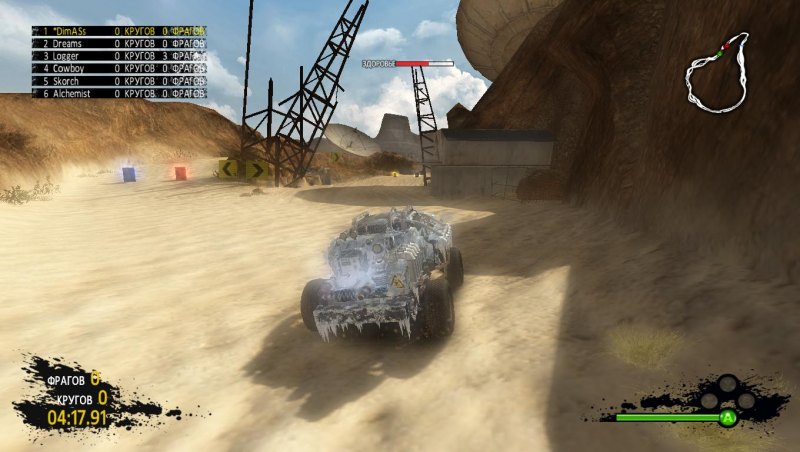Choose the Dreams player row

[120, 44]
